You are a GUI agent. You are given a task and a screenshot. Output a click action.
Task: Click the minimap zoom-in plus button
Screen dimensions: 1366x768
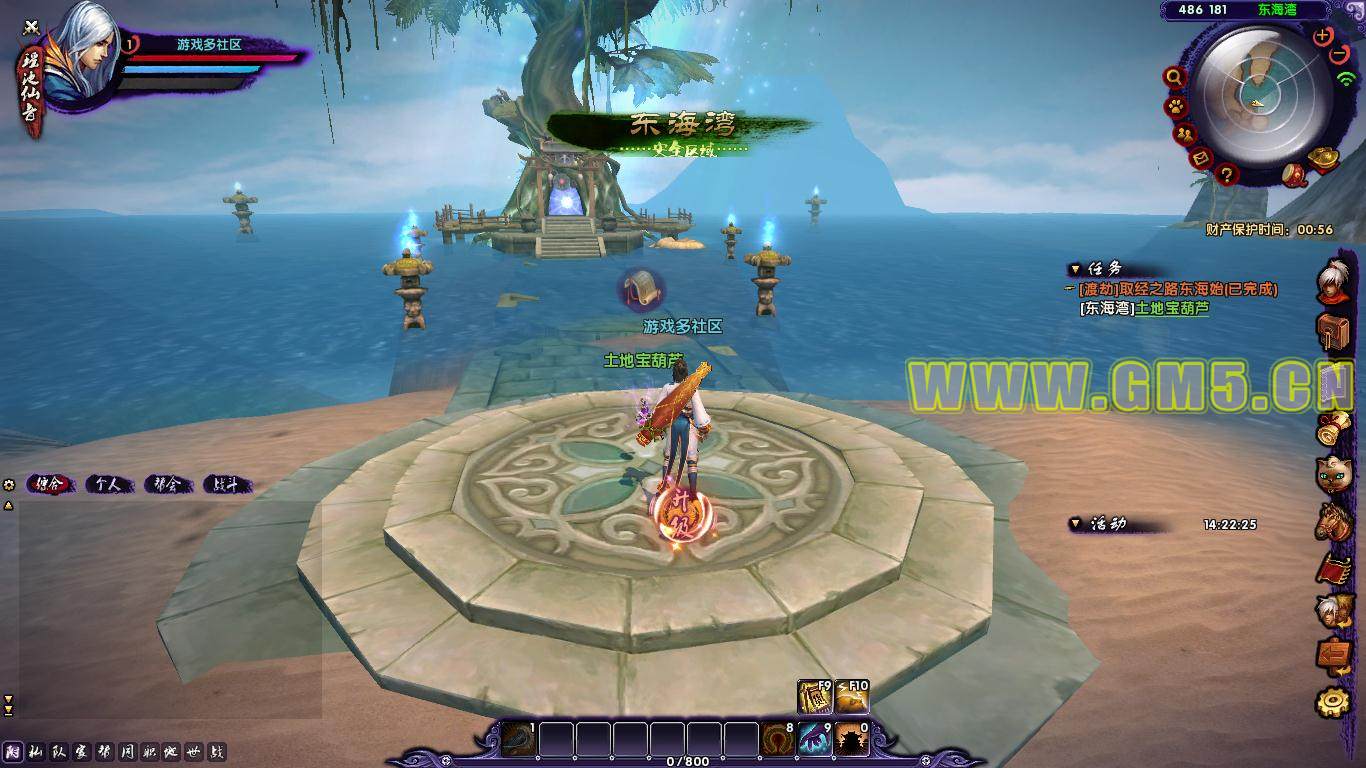[x=1323, y=36]
